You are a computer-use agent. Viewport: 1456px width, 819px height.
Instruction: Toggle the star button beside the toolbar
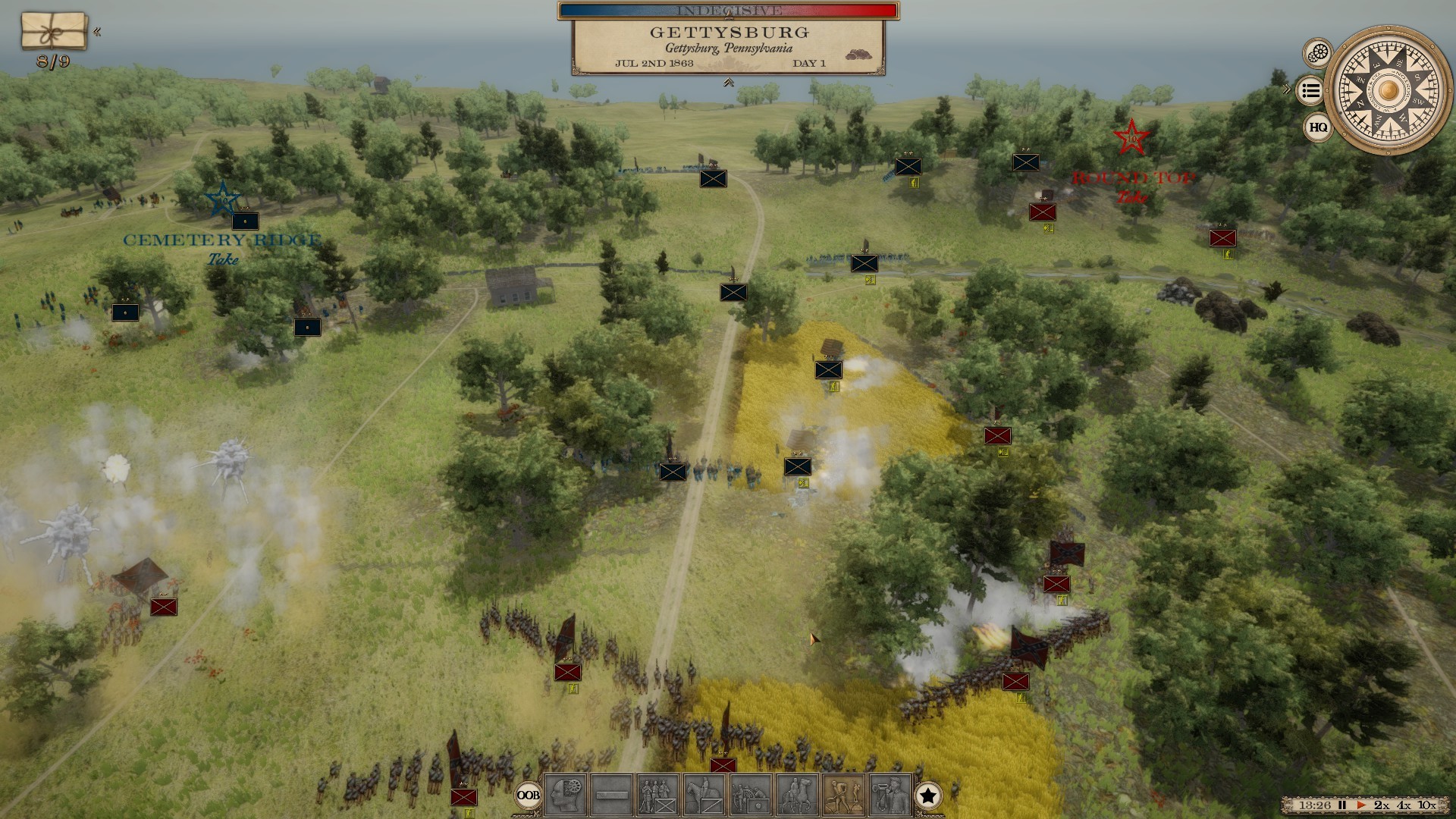930,794
